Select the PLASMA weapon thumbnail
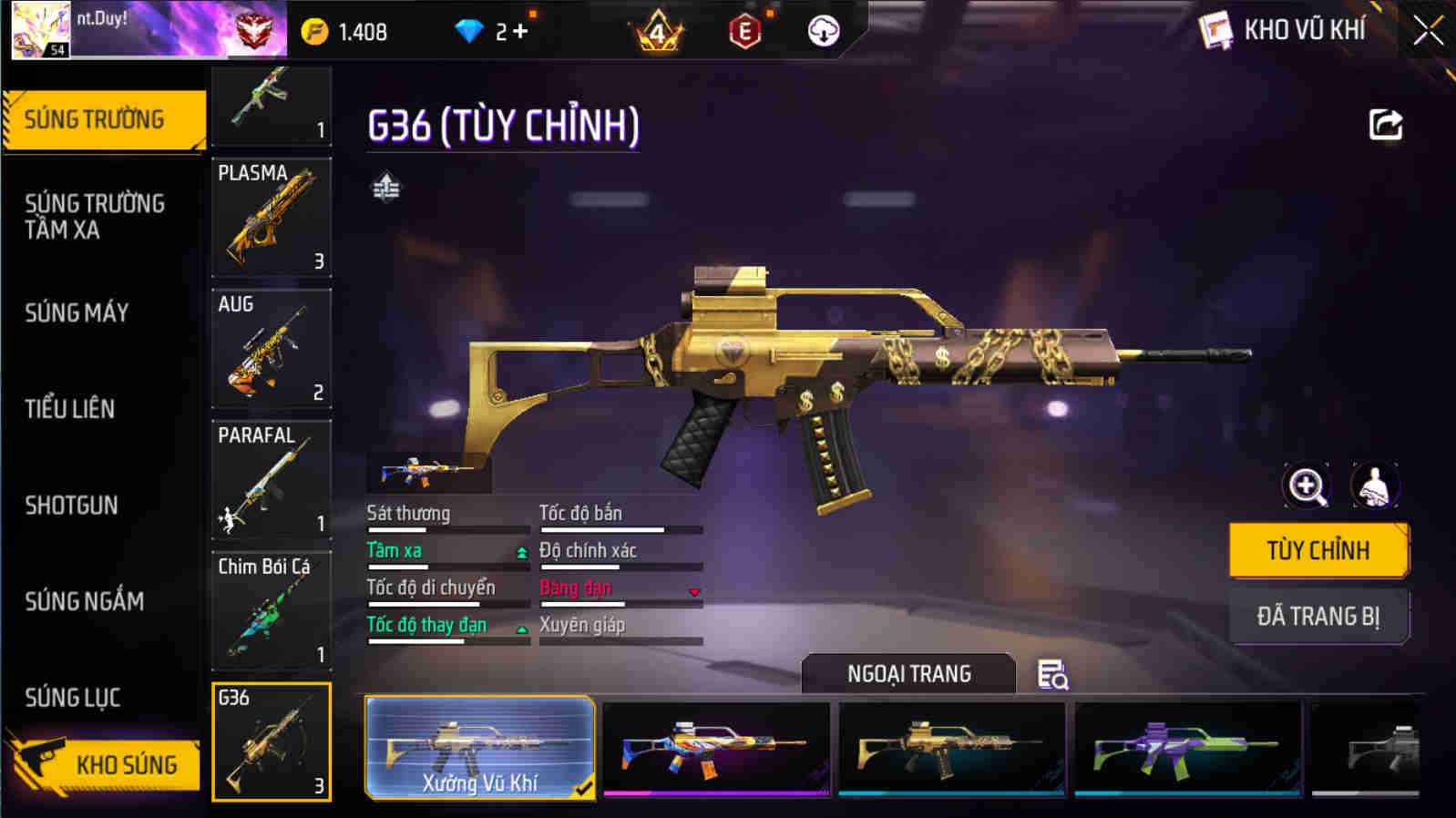The image size is (1456, 818). 271,219
